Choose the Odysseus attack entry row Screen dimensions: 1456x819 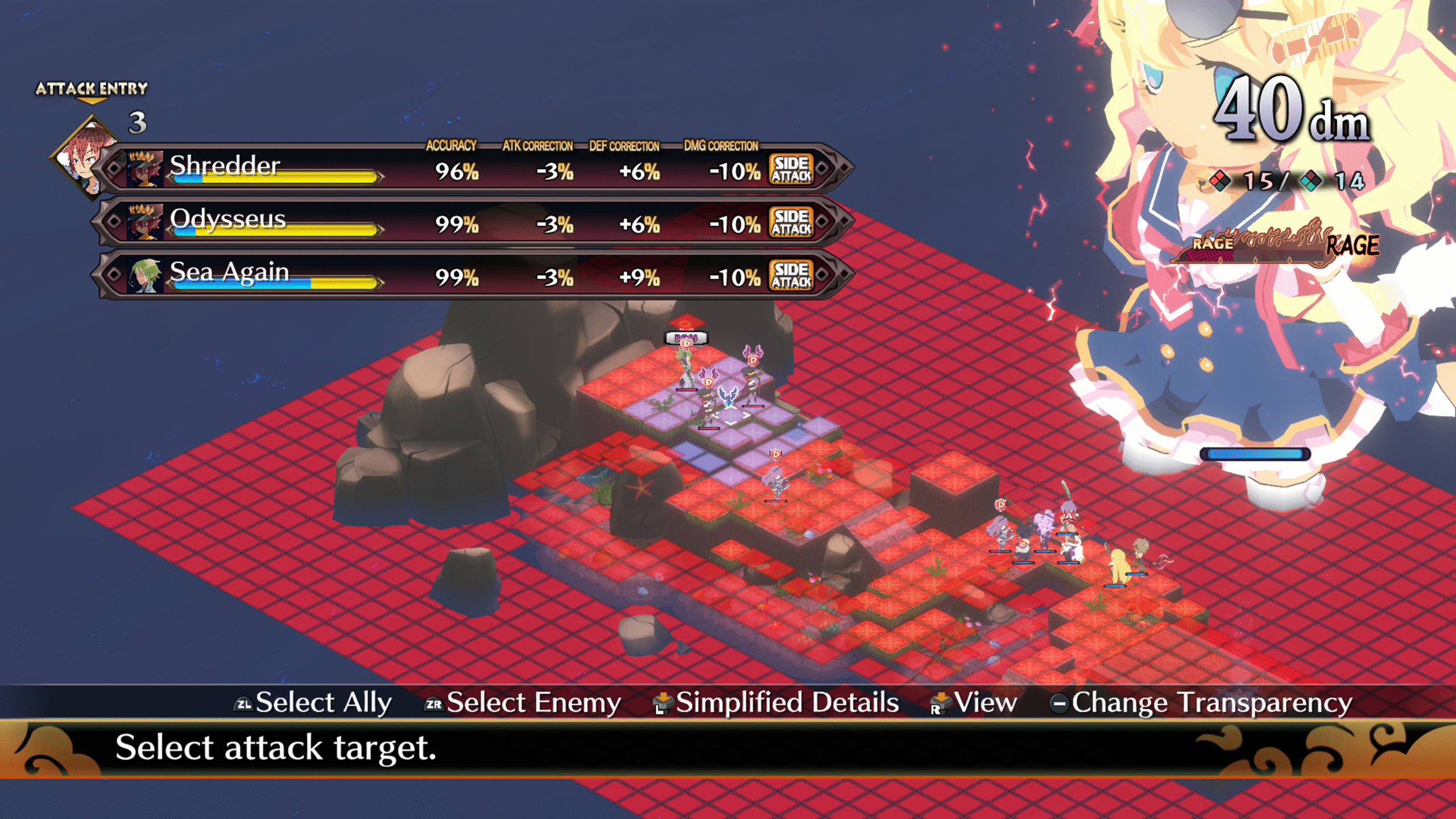472,222
